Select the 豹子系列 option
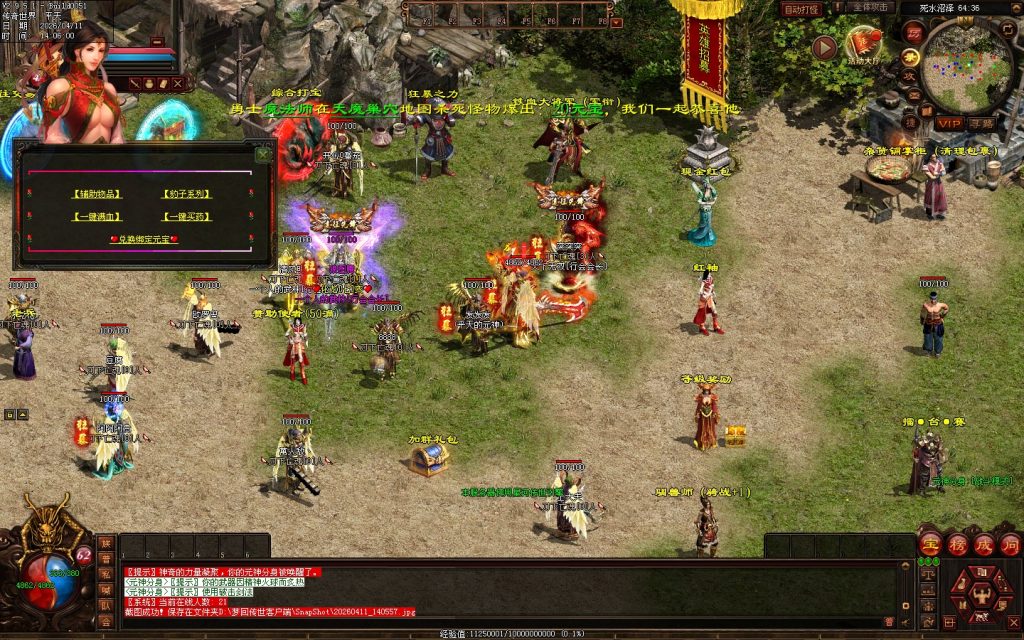The width and height of the screenshot is (1024, 640). click(185, 194)
